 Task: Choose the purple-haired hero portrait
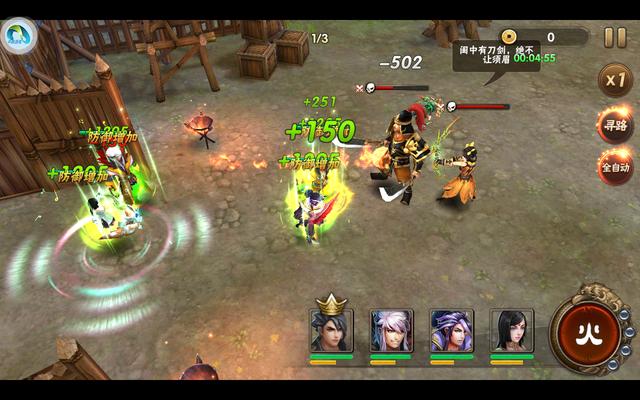tap(451, 330)
